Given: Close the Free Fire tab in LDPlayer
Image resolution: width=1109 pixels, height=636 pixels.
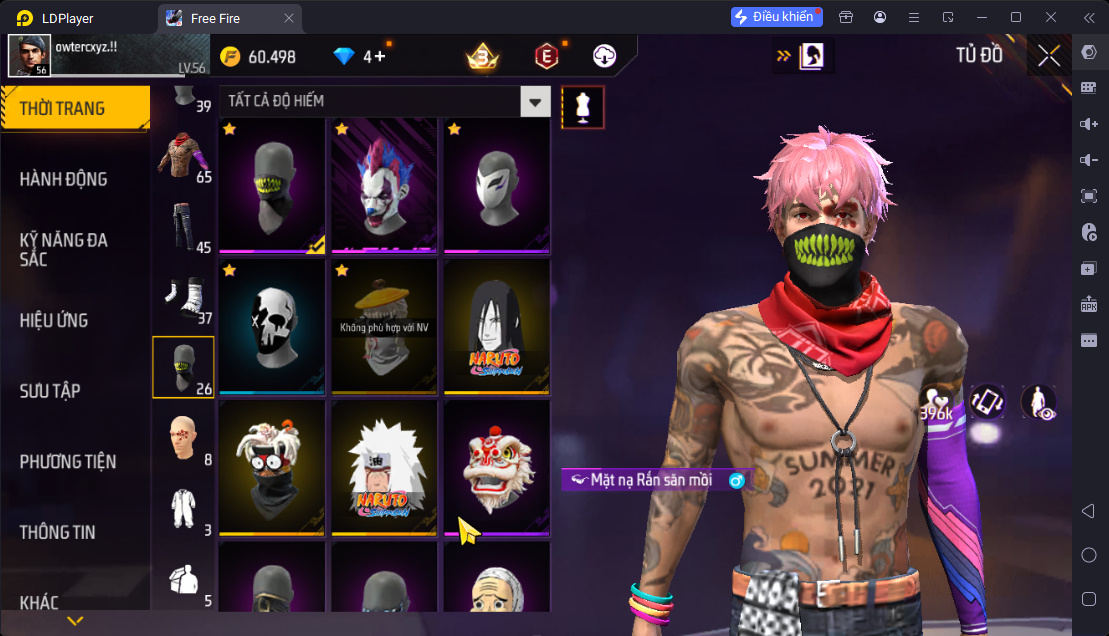Looking at the screenshot, I should click(x=289, y=18).
